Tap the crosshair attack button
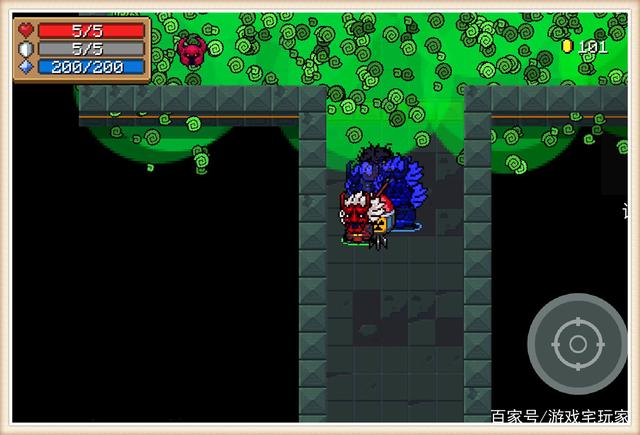Screen dimensions: 640x435 coord(577,344)
